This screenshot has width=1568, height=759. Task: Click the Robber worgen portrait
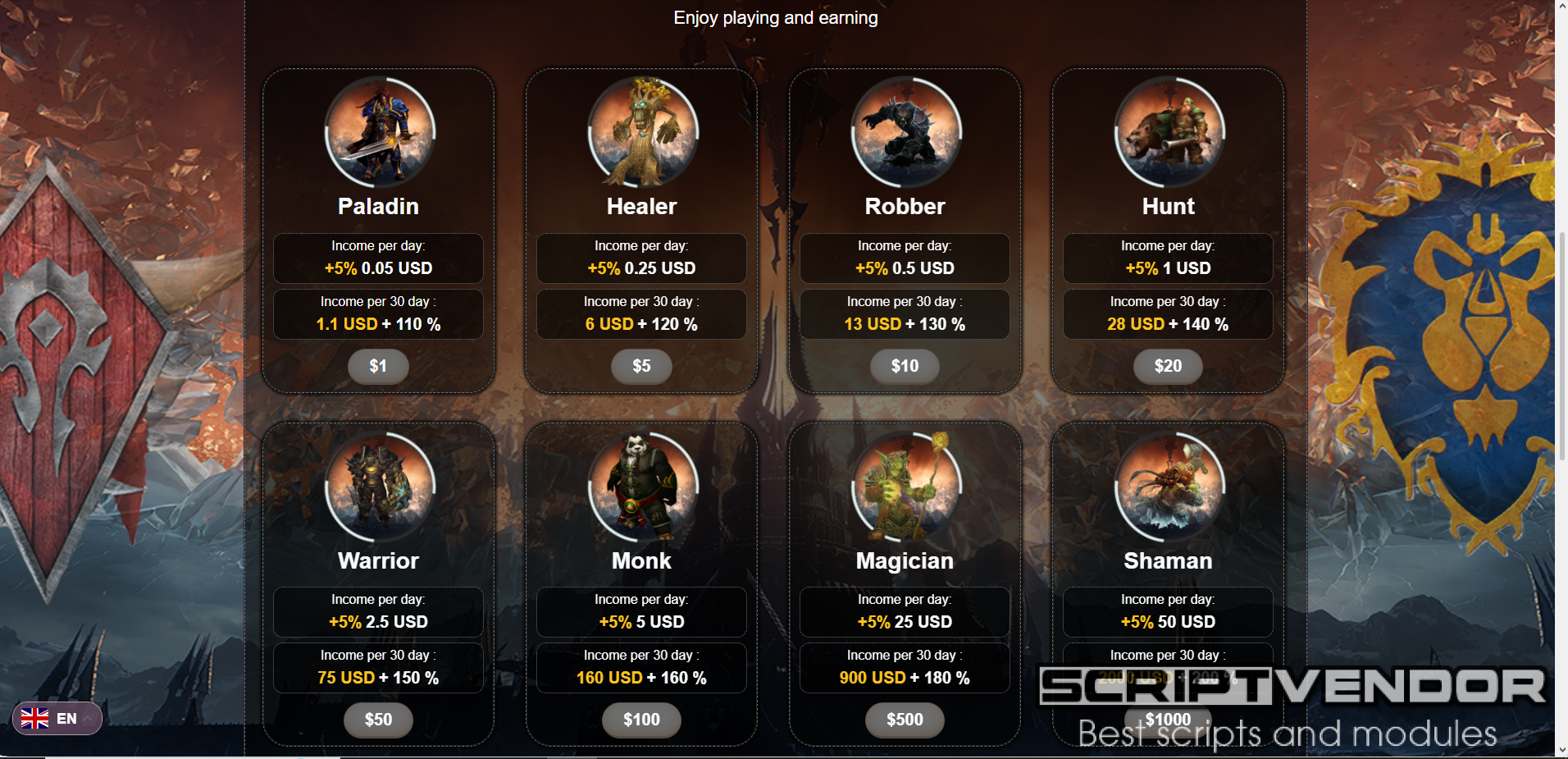906,132
